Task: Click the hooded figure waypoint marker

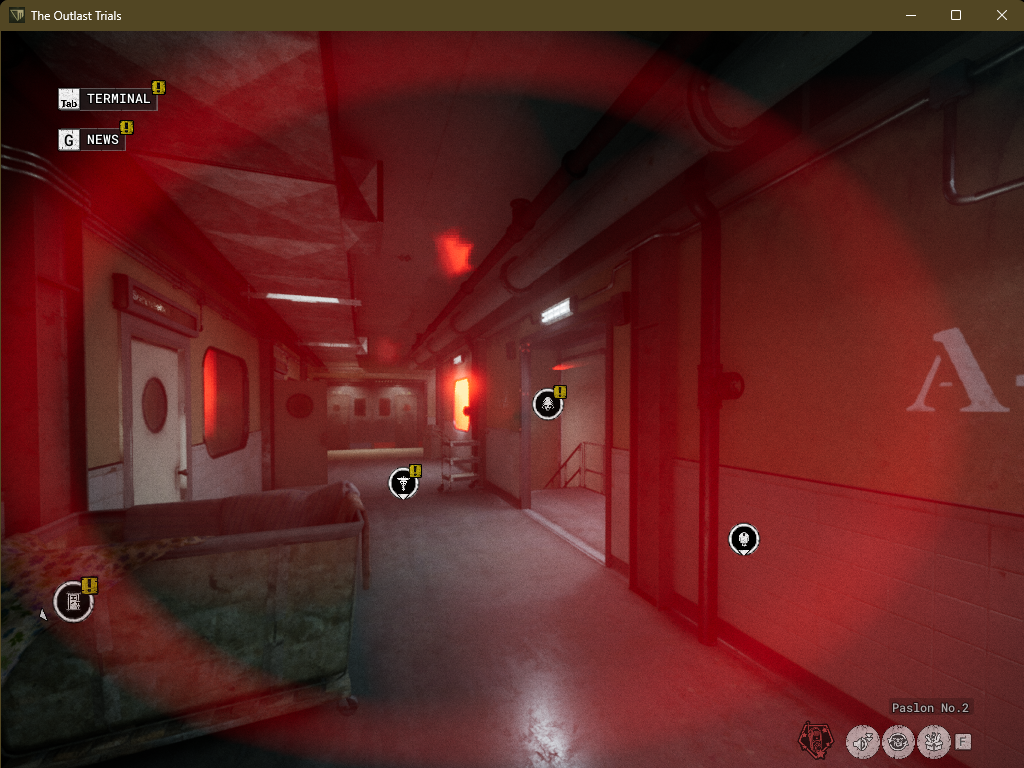Action: coord(547,403)
